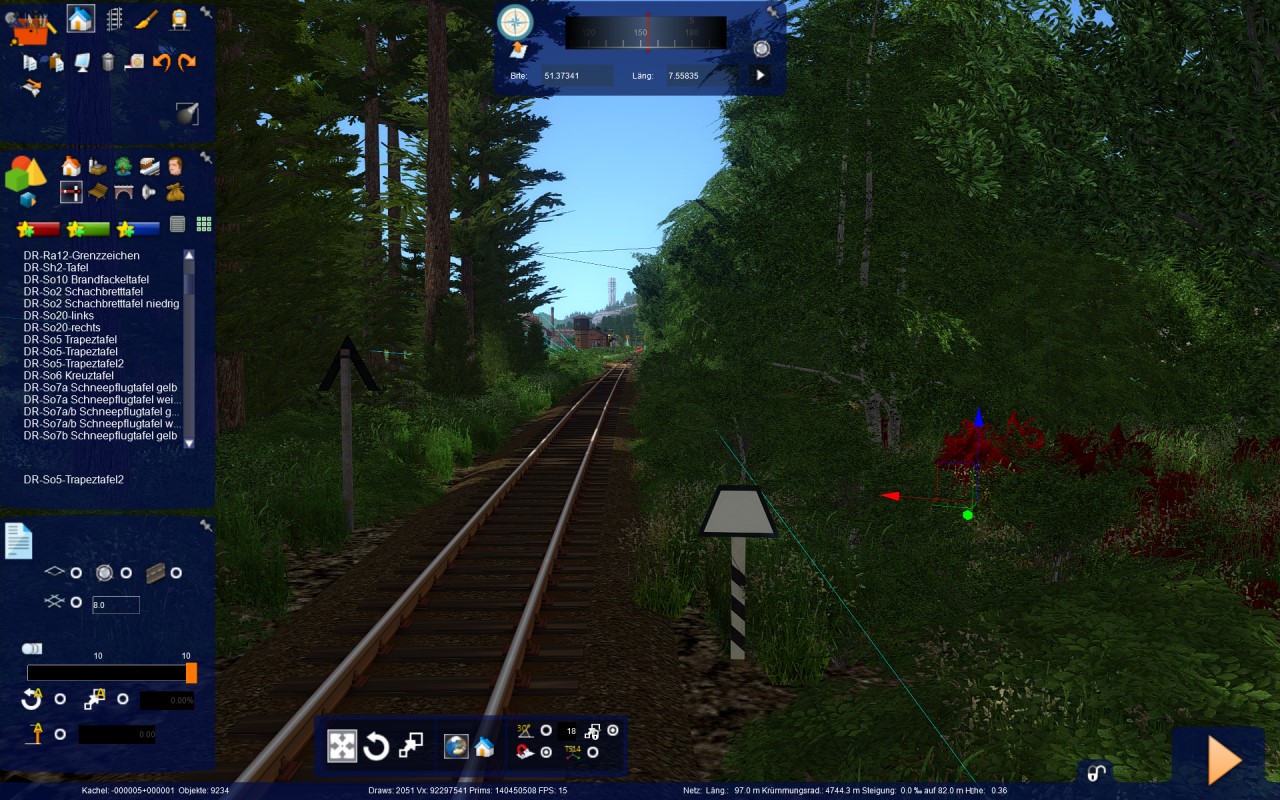Open the track laying tool tab
The width and height of the screenshot is (1280, 800).
click(114, 19)
